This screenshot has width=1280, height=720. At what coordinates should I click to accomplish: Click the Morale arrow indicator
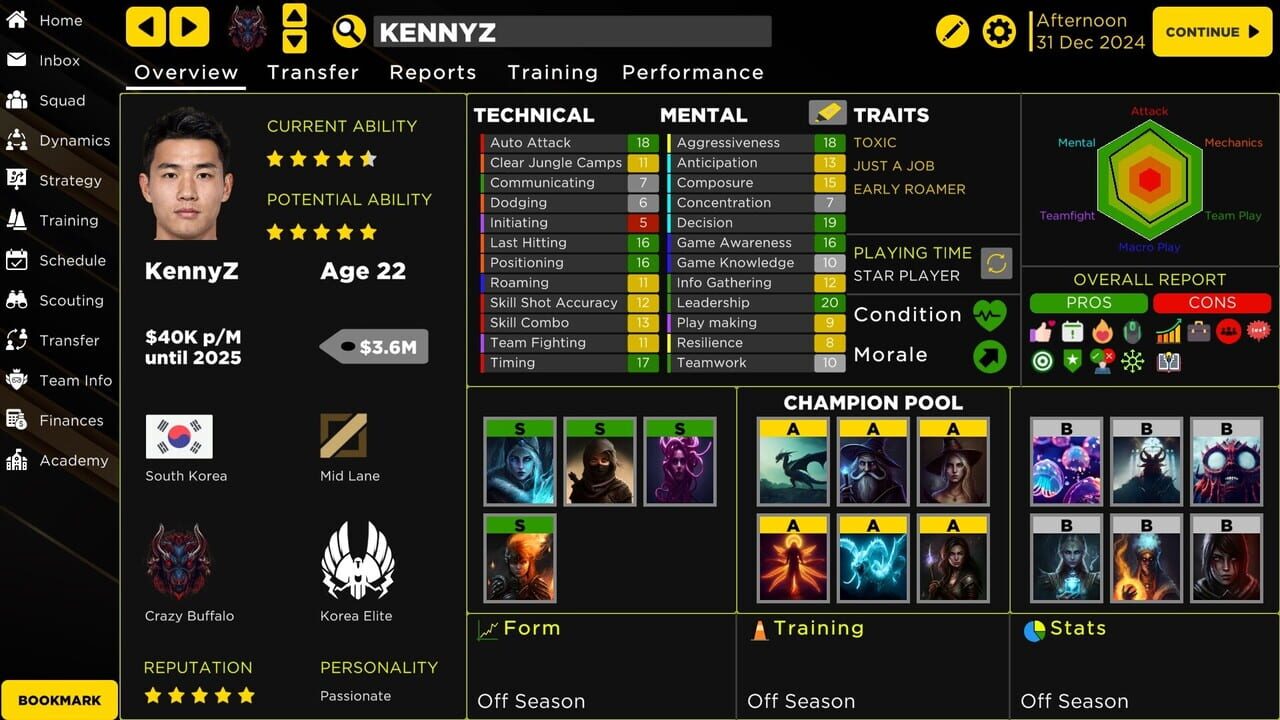[x=989, y=356]
